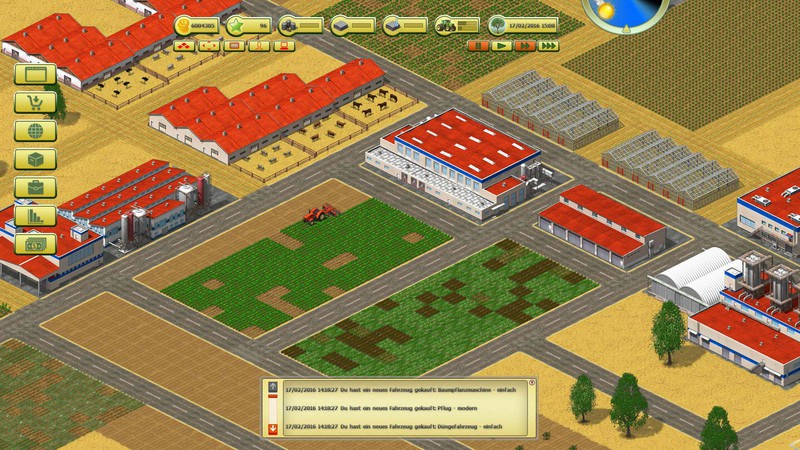Open the briefcase menu
The width and height of the screenshot is (800, 450).
pos(35,187)
